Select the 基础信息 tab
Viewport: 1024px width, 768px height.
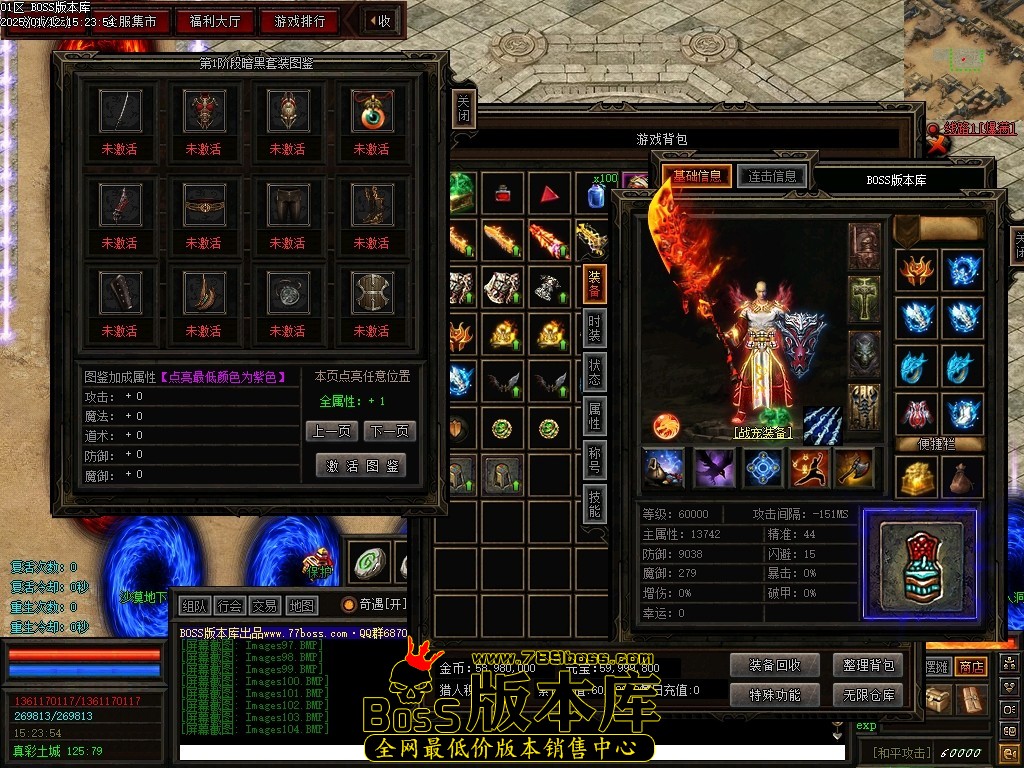click(x=696, y=176)
